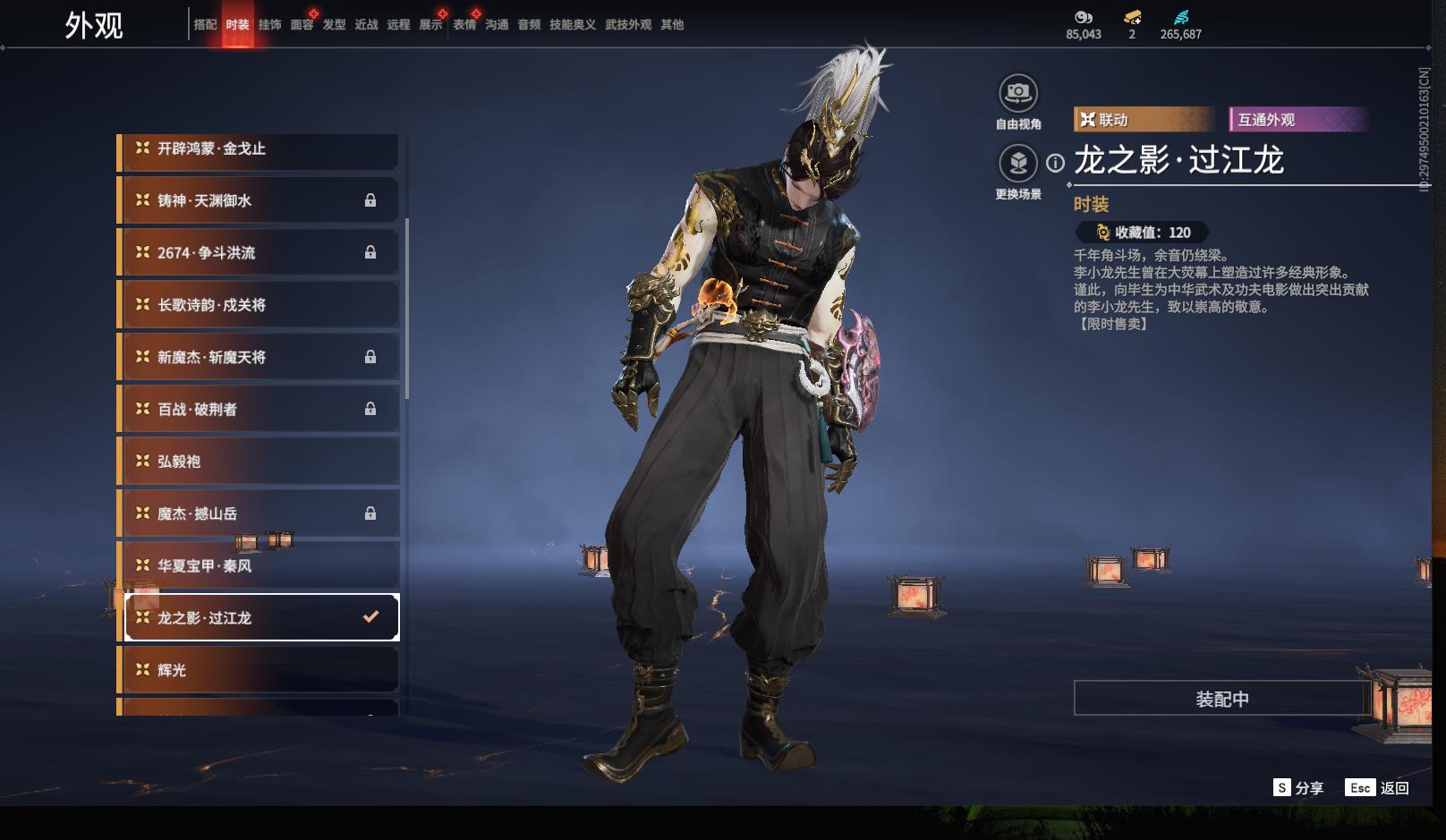Viewport: 1446px width, 840px height.
Task: Switch to the 搭配 tab
Action: (x=205, y=25)
